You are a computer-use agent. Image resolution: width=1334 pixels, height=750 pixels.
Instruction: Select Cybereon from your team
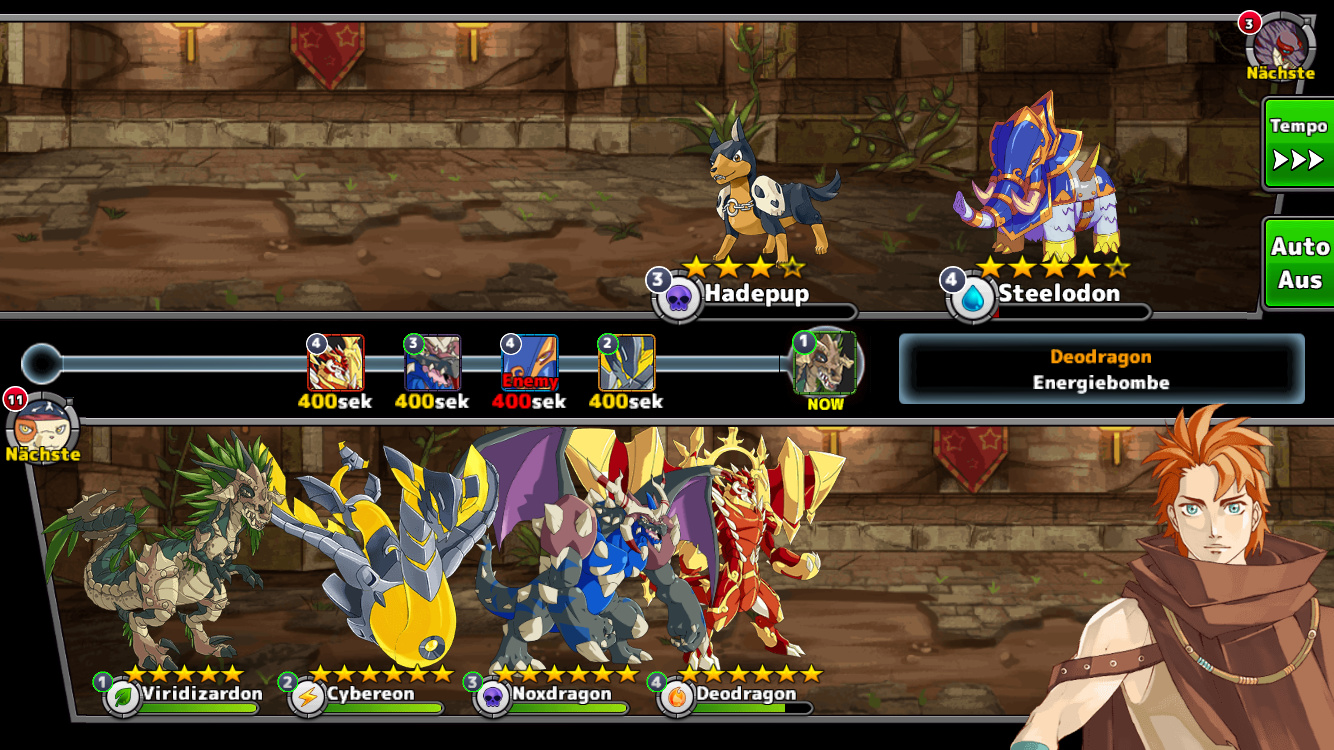[370, 694]
